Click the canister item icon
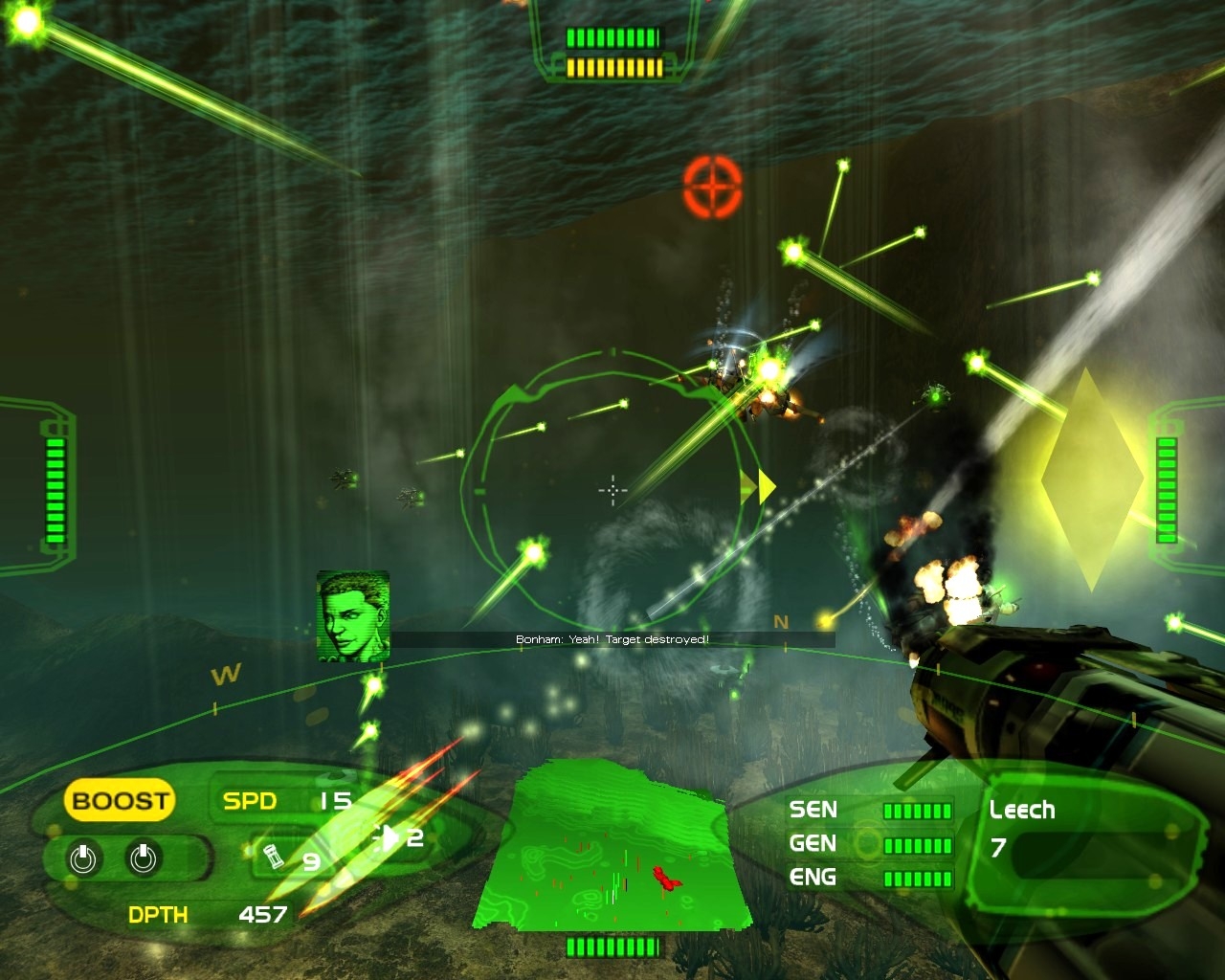 pos(274,857)
